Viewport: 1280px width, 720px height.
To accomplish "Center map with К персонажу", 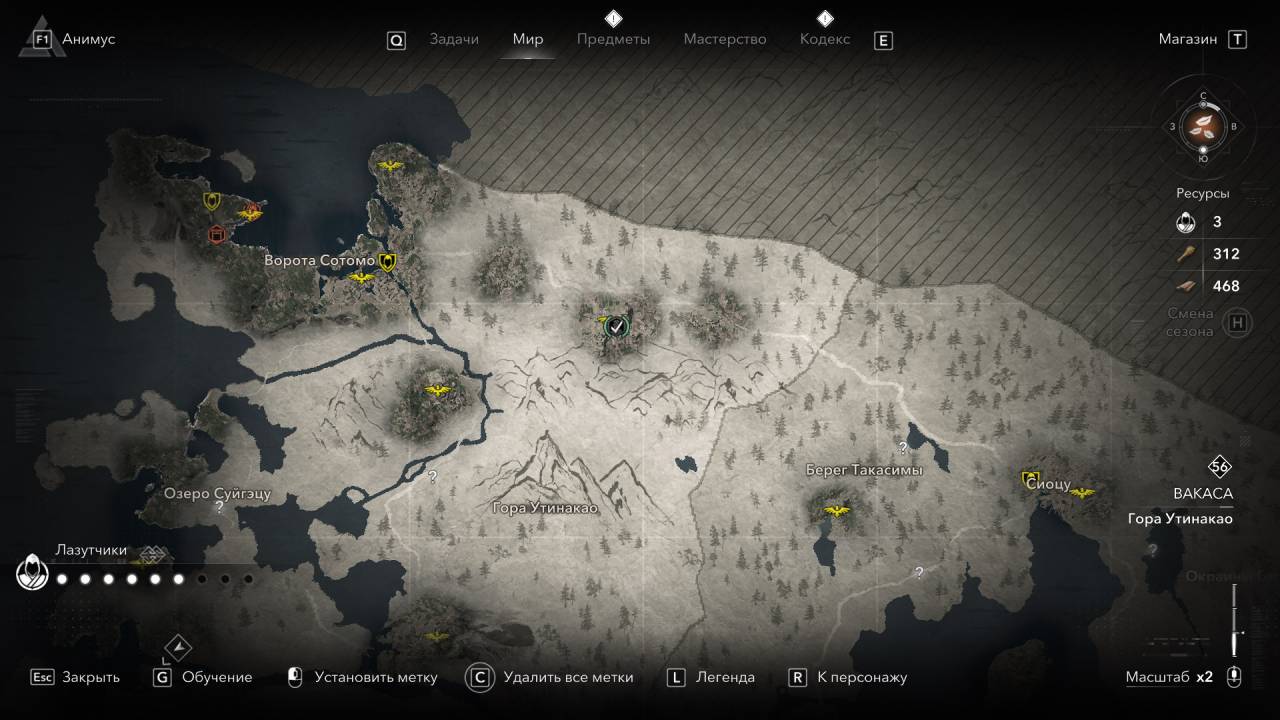I will pos(861,677).
